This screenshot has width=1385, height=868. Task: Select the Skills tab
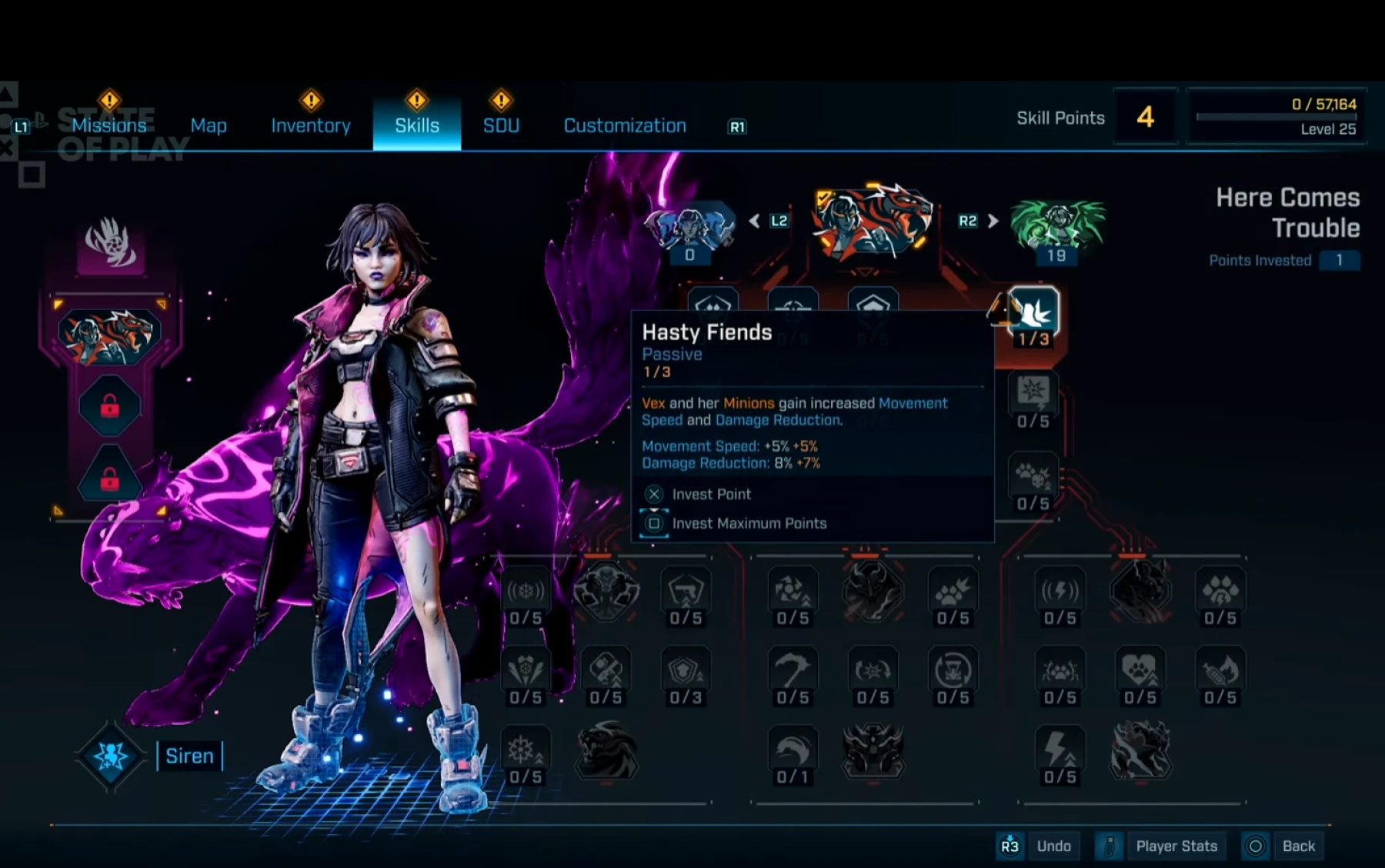pyautogui.click(x=417, y=125)
